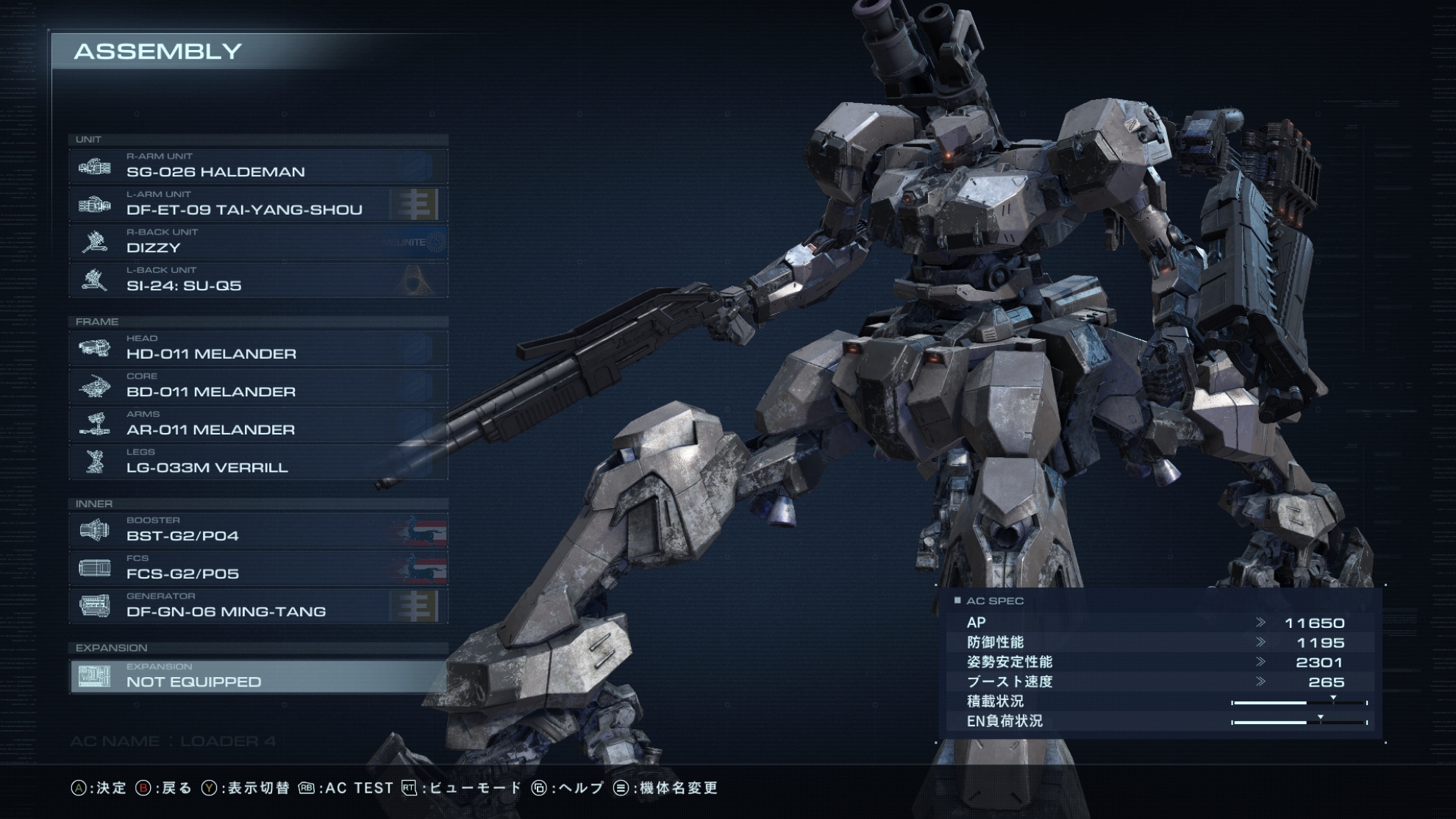Screen dimensions: 1456x819
Task: Open the DF-GN-06 MING-TANG generator slot
Action: pos(257,607)
